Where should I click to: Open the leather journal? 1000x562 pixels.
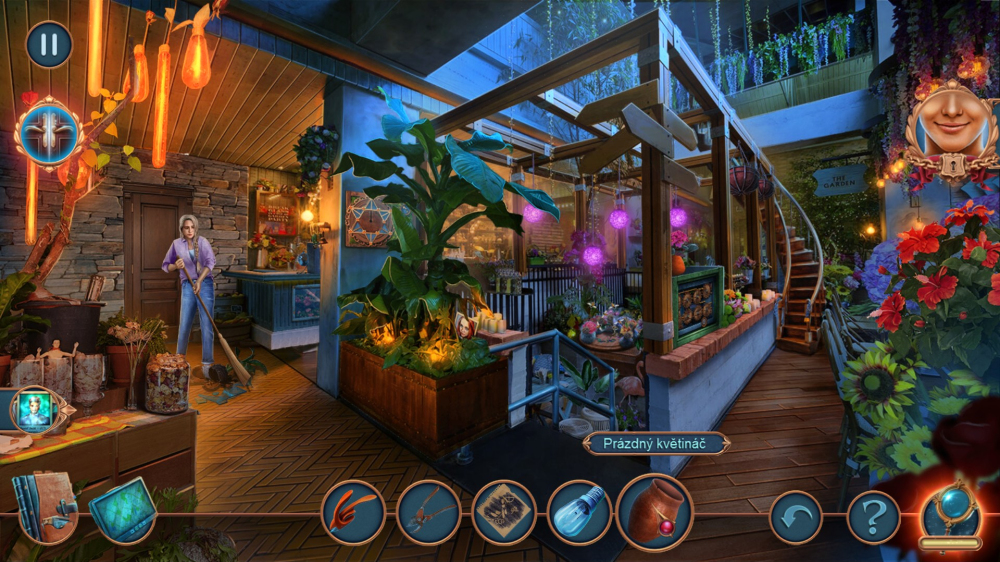[44, 506]
